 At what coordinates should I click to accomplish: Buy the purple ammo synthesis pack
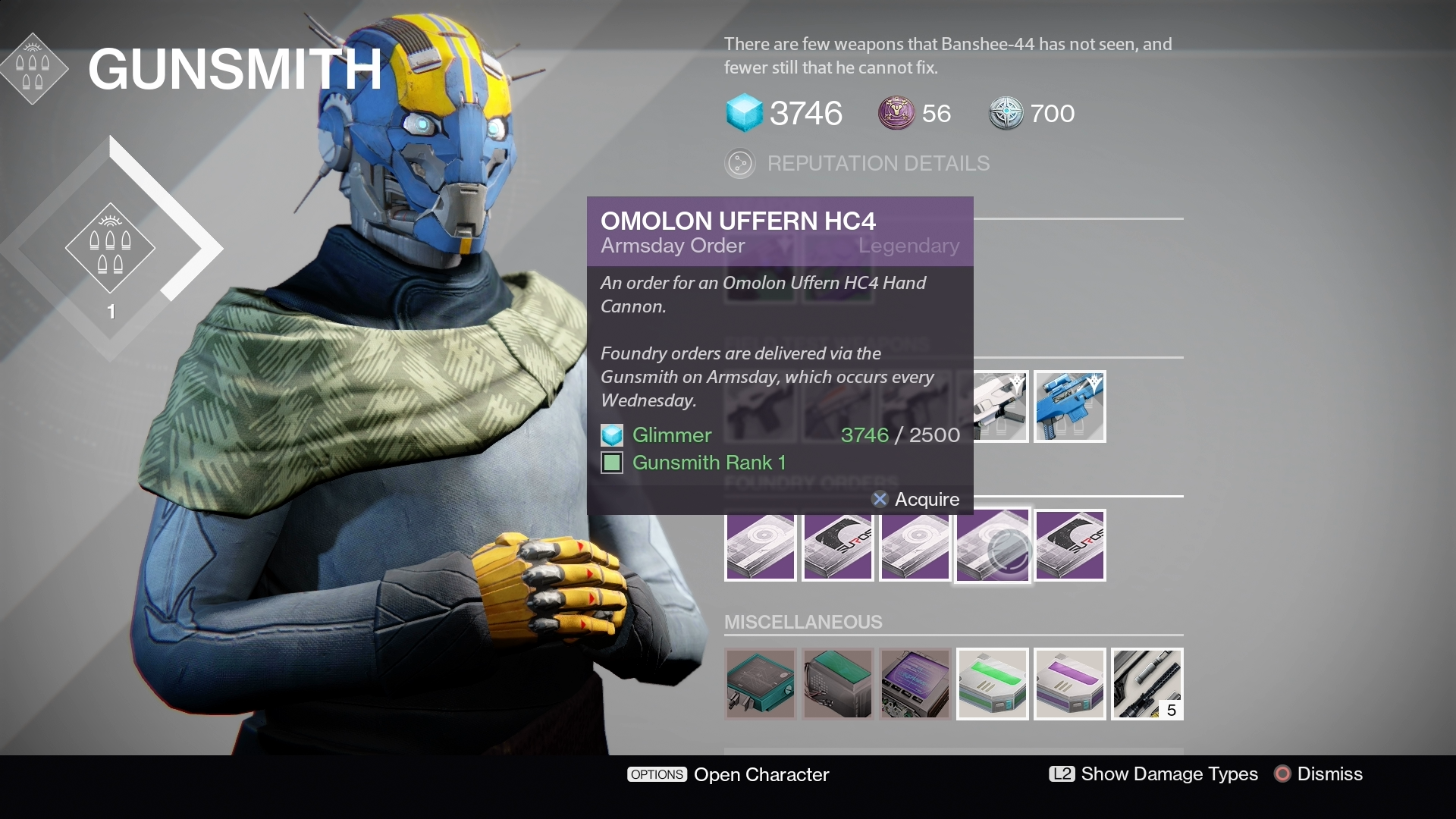(x=1069, y=684)
